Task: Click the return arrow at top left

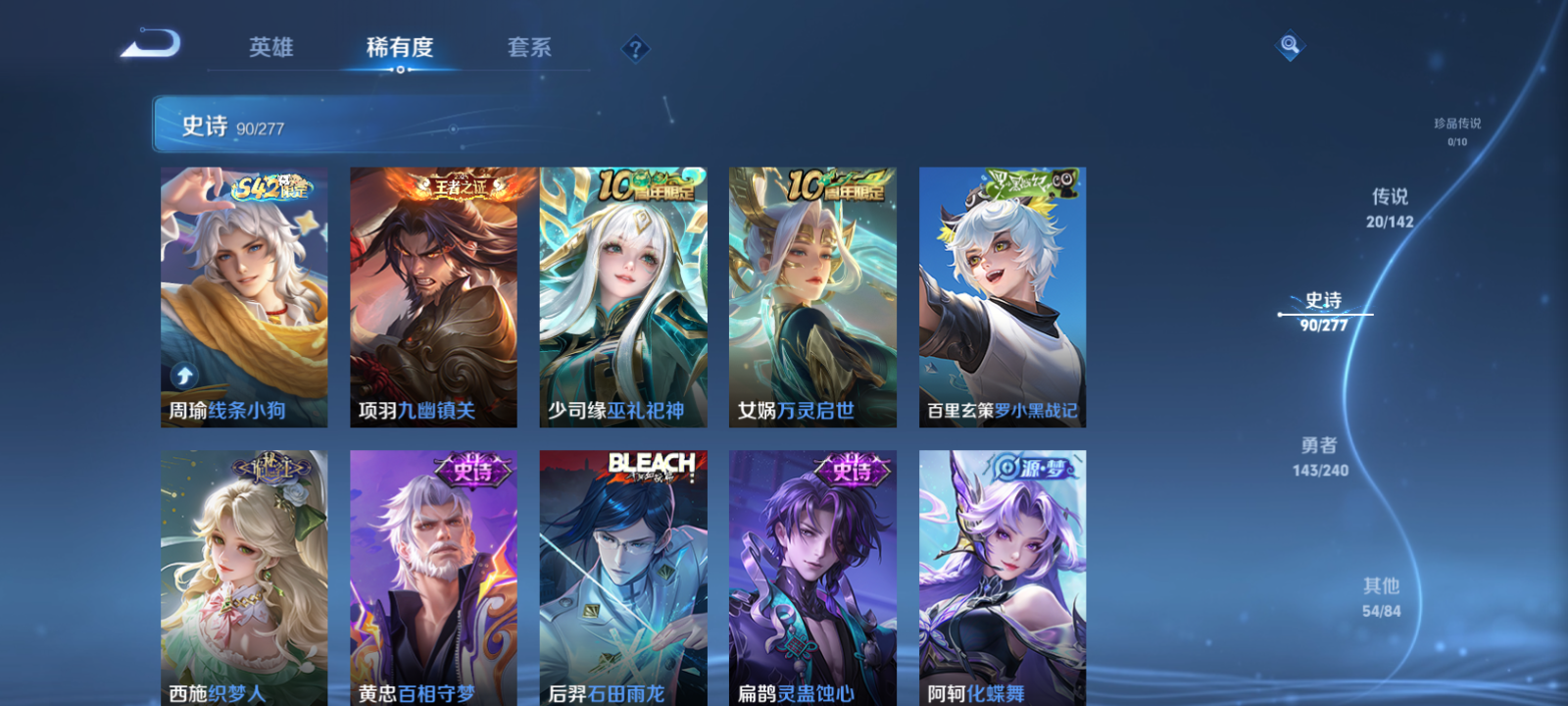Action: click(x=152, y=43)
